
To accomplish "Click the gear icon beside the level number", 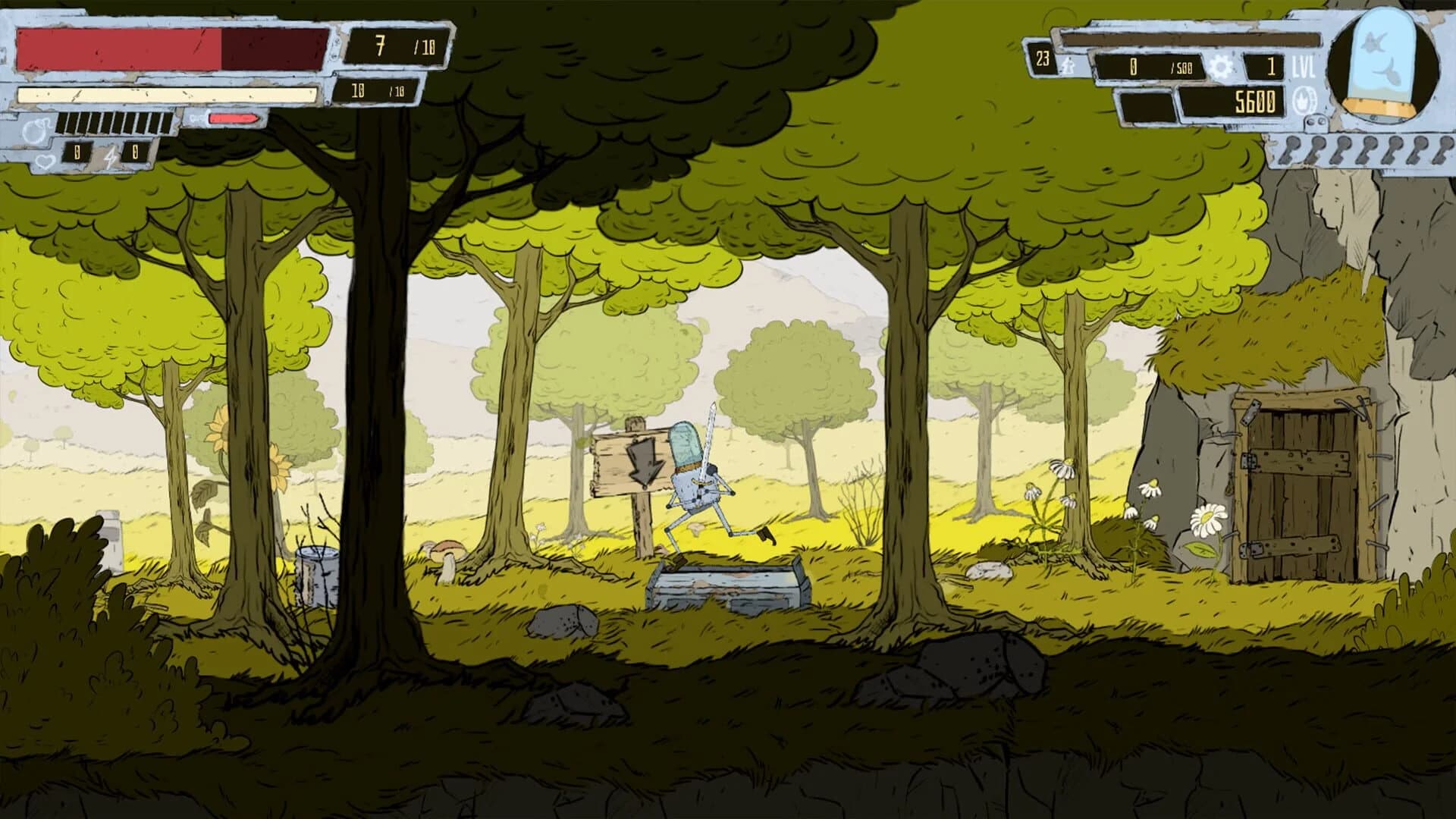I will (x=1222, y=67).
